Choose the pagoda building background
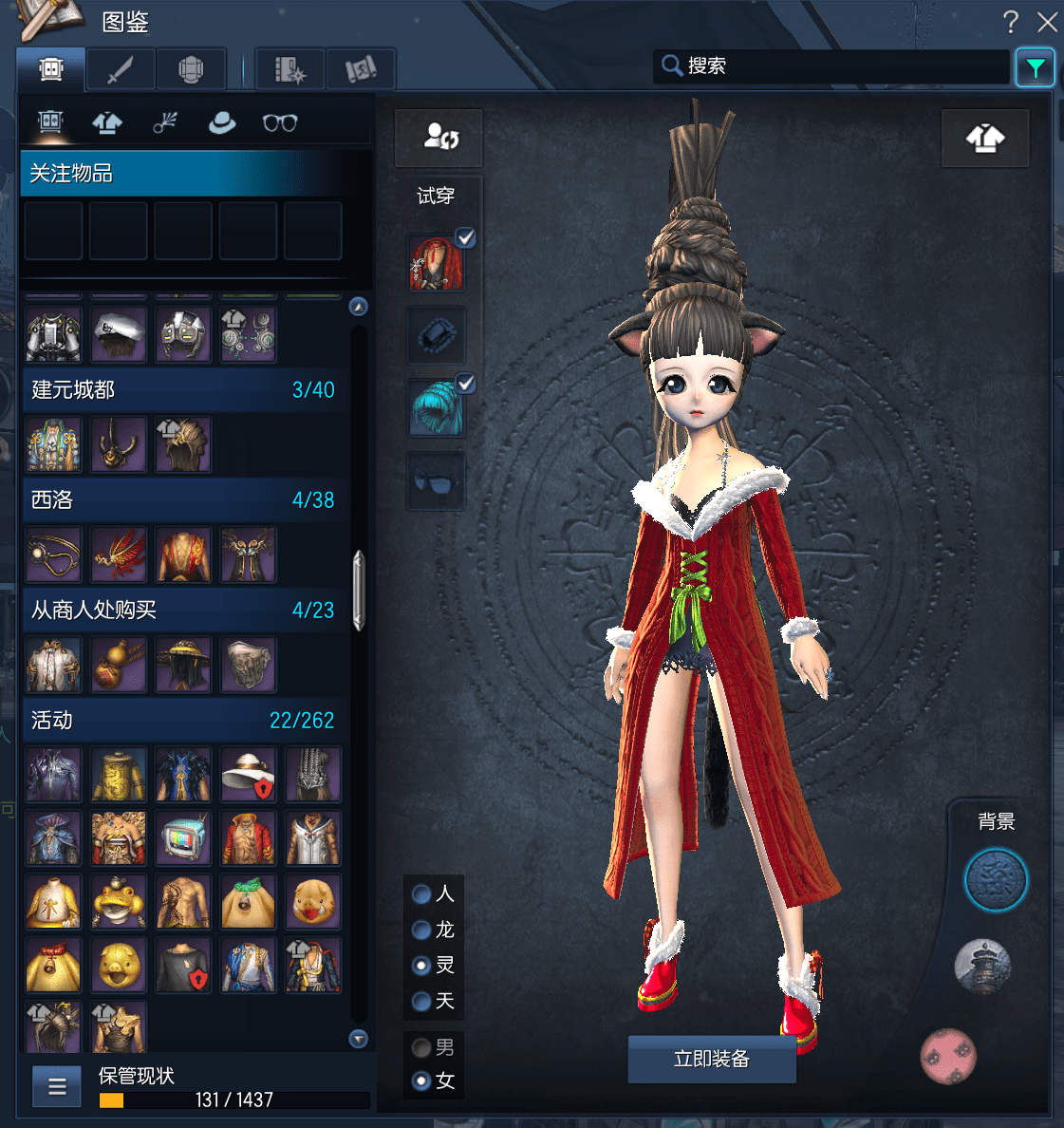 [x=982, y=967]
